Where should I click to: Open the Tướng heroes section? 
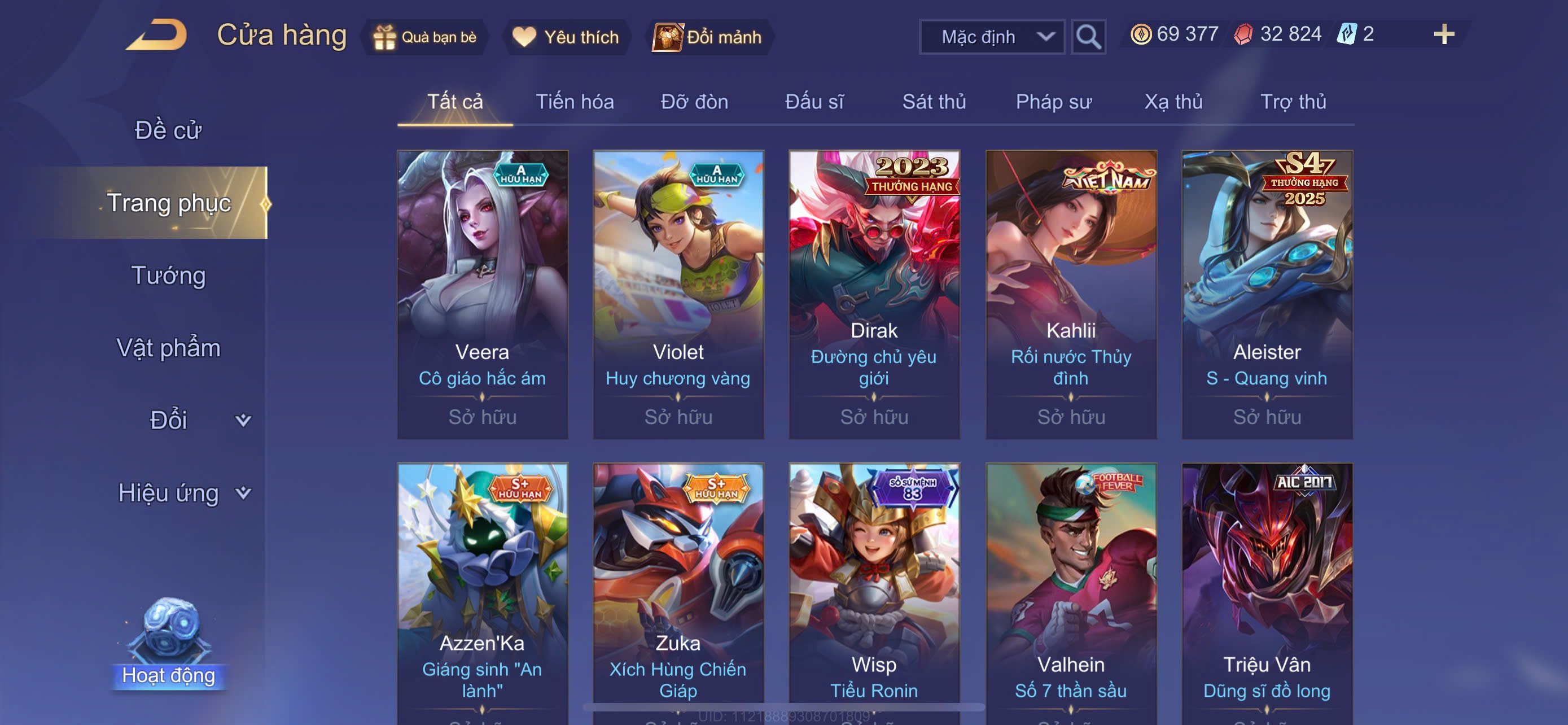tap(169, 276)
